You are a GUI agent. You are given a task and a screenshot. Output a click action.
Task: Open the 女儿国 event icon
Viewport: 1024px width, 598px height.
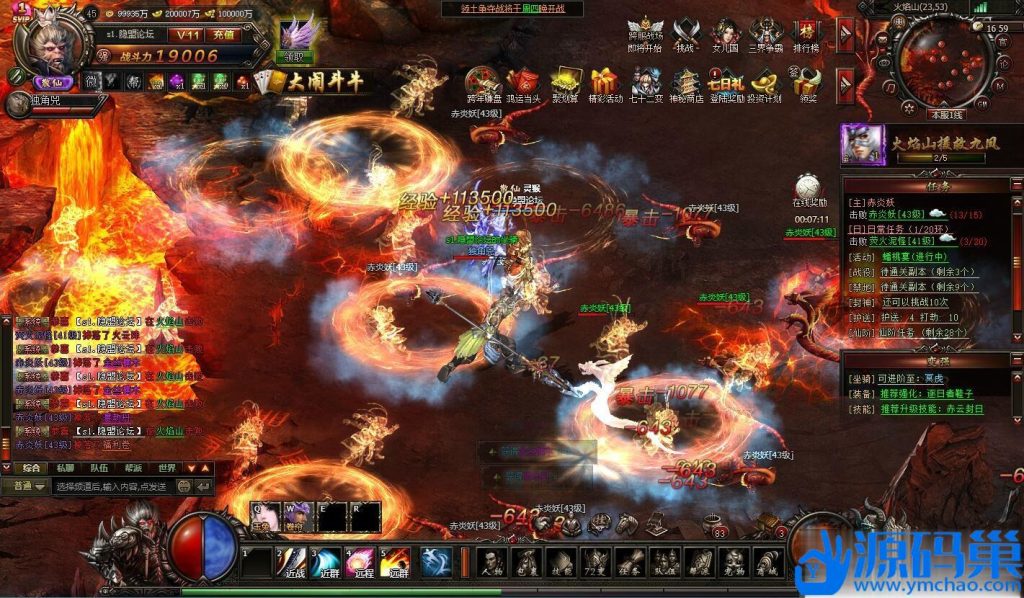pyautogui.click(x=724, y=36)
